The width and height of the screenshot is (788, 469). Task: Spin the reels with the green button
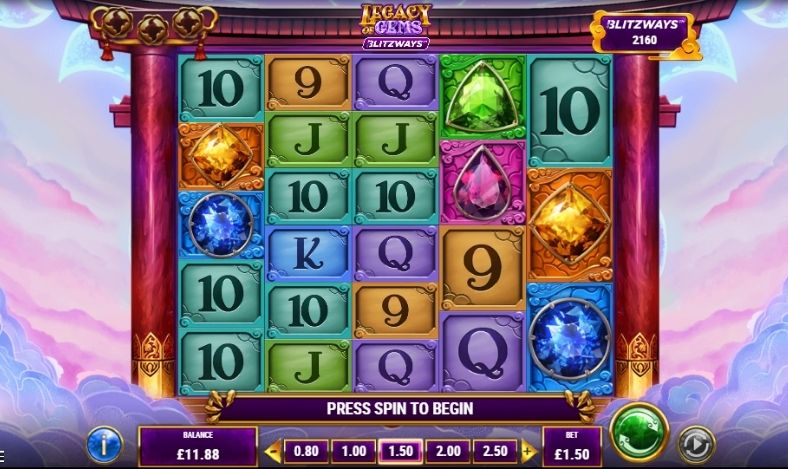[639, 430]
